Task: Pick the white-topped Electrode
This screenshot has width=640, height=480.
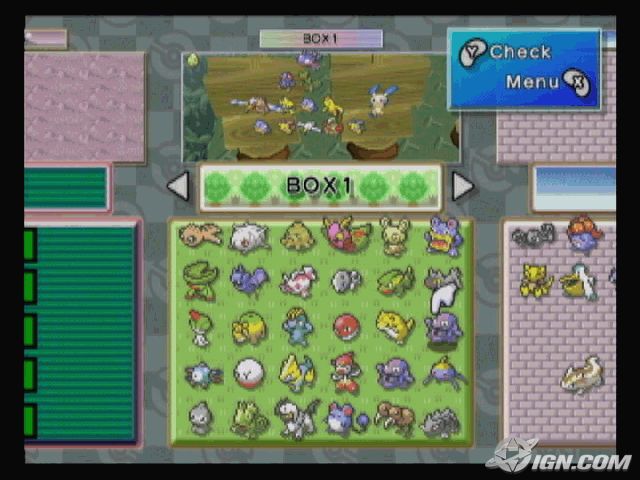Action: [249, 373]
